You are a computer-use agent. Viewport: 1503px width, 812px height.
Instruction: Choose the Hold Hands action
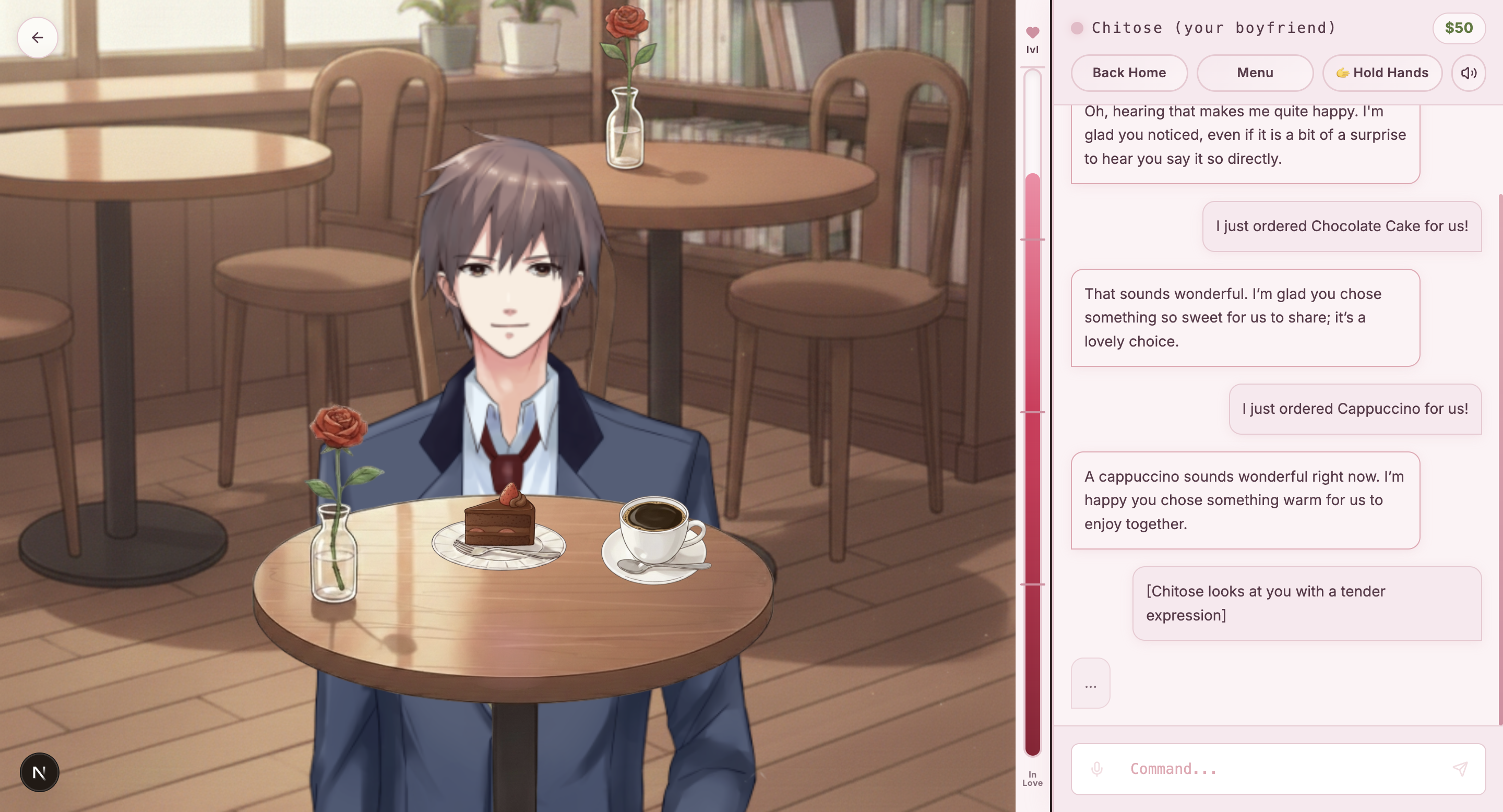tap(1381, 73)
